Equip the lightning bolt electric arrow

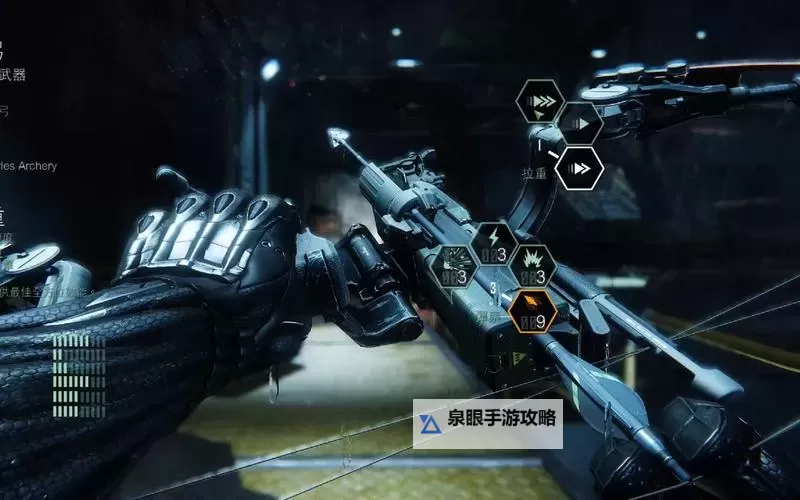tap(493, 245)
